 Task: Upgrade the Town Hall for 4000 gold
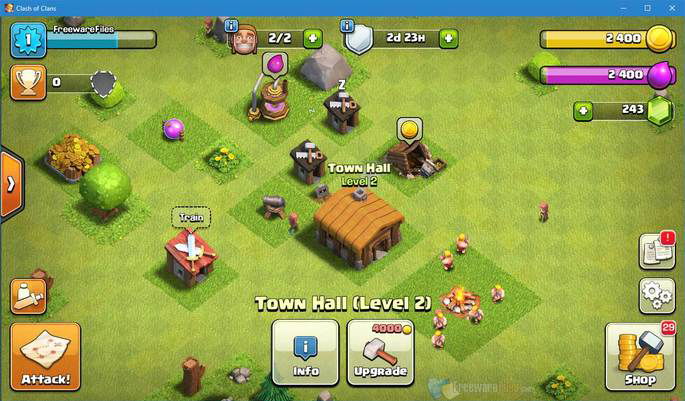point(380,353)
